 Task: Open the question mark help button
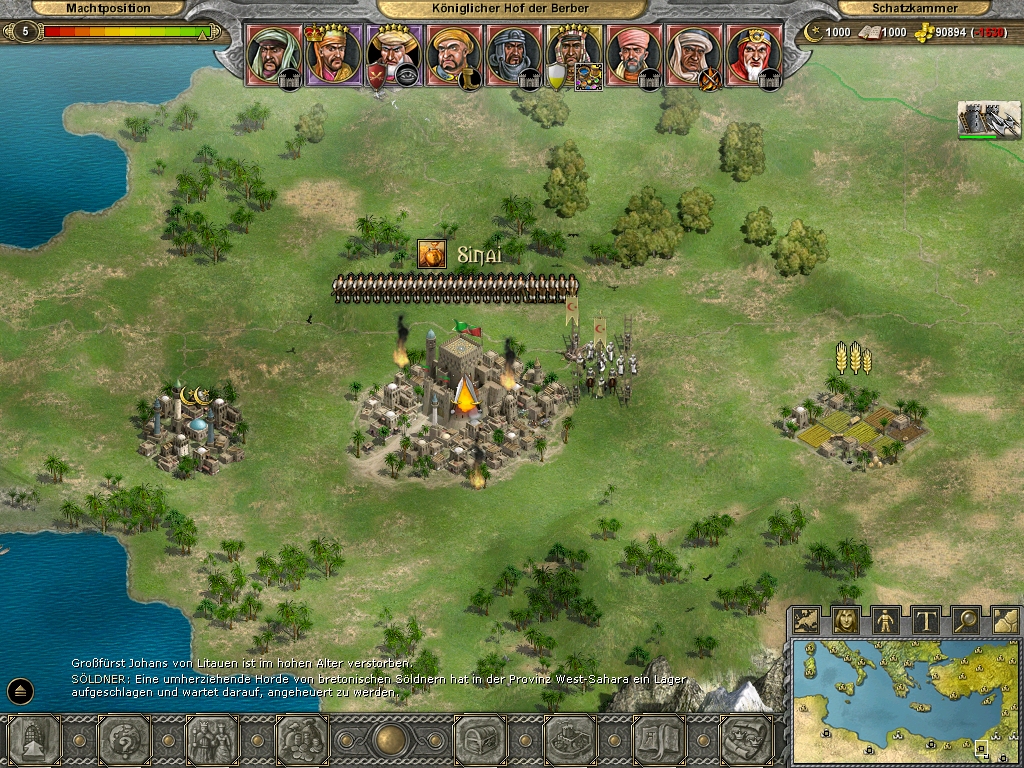click(x=124, y=741)
